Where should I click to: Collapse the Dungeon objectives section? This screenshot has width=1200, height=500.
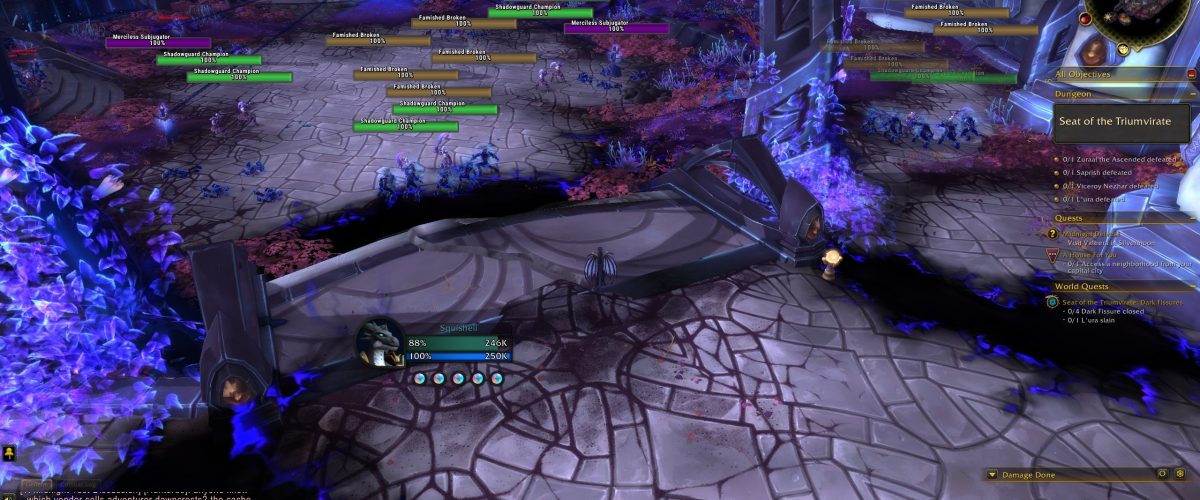coord(1191,94)
